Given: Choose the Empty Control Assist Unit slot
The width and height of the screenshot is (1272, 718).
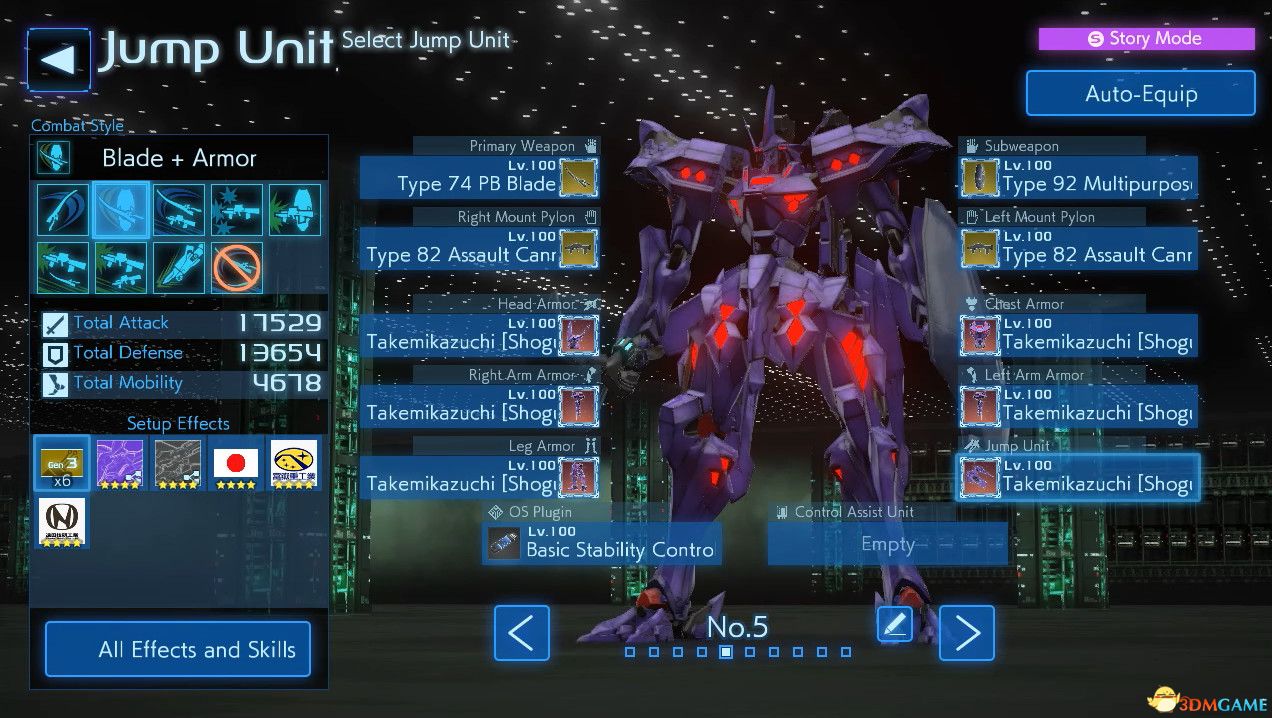Looking at the screenshot, I should [x=887, y=544].
